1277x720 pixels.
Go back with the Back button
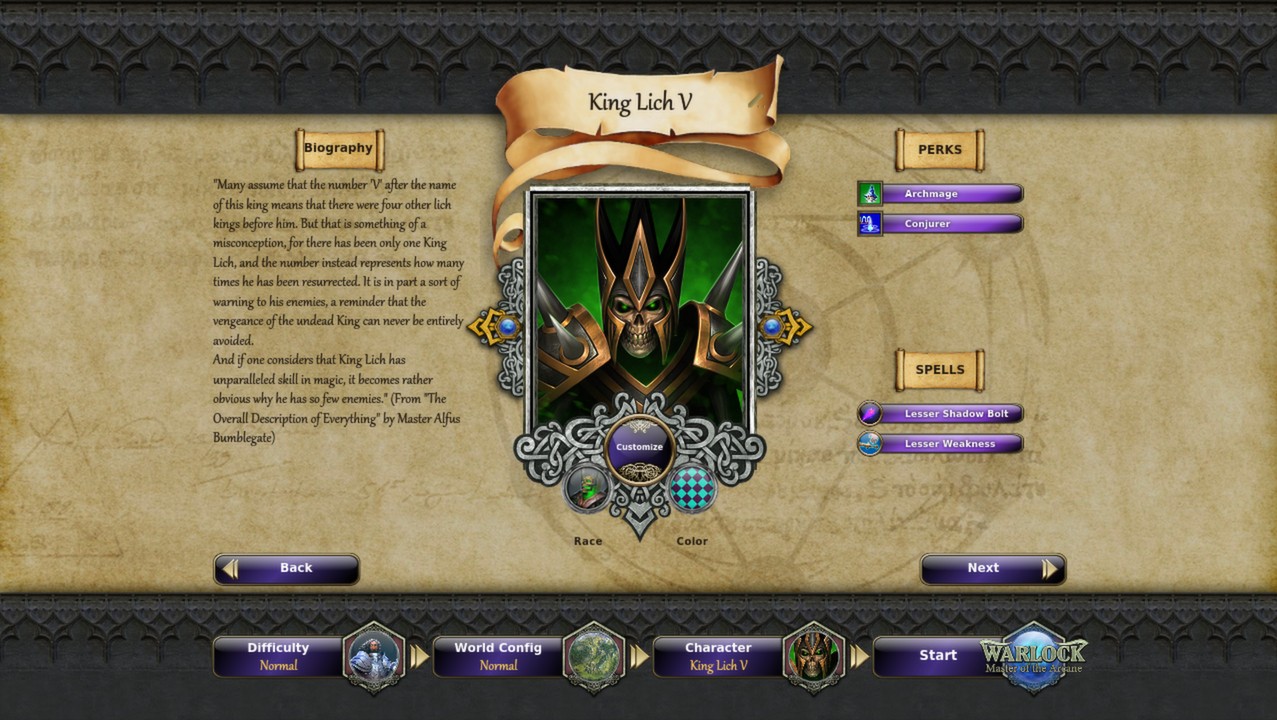pos(286,569)
